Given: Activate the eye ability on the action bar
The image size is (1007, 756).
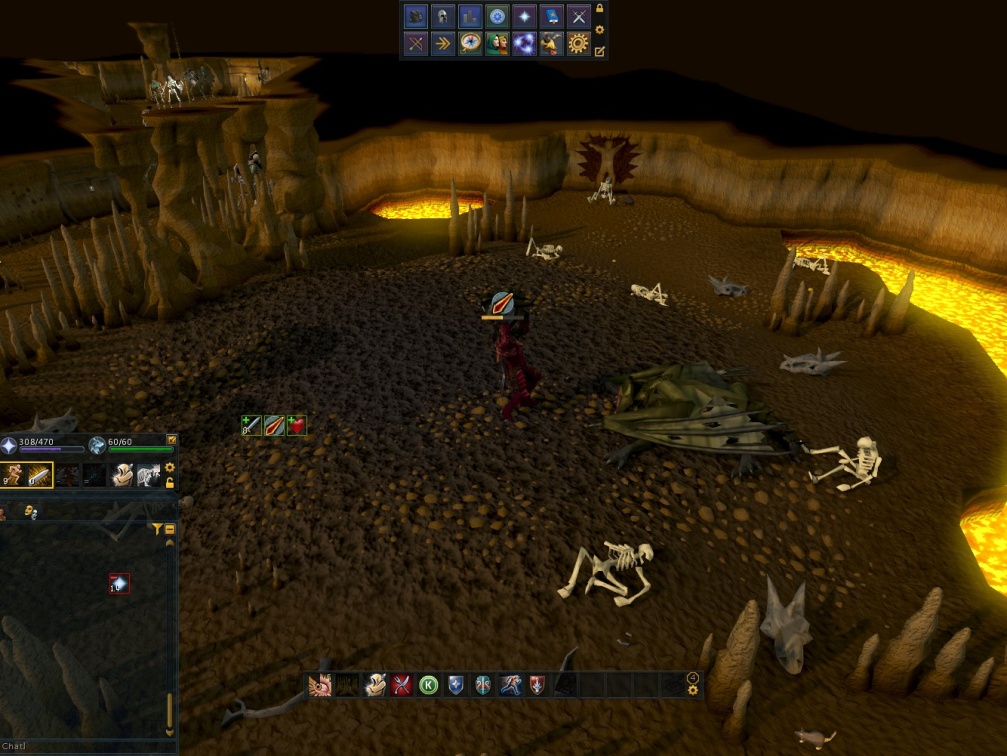Looking at the screenshot, I should pyautogui.click(x=320, y=685).
